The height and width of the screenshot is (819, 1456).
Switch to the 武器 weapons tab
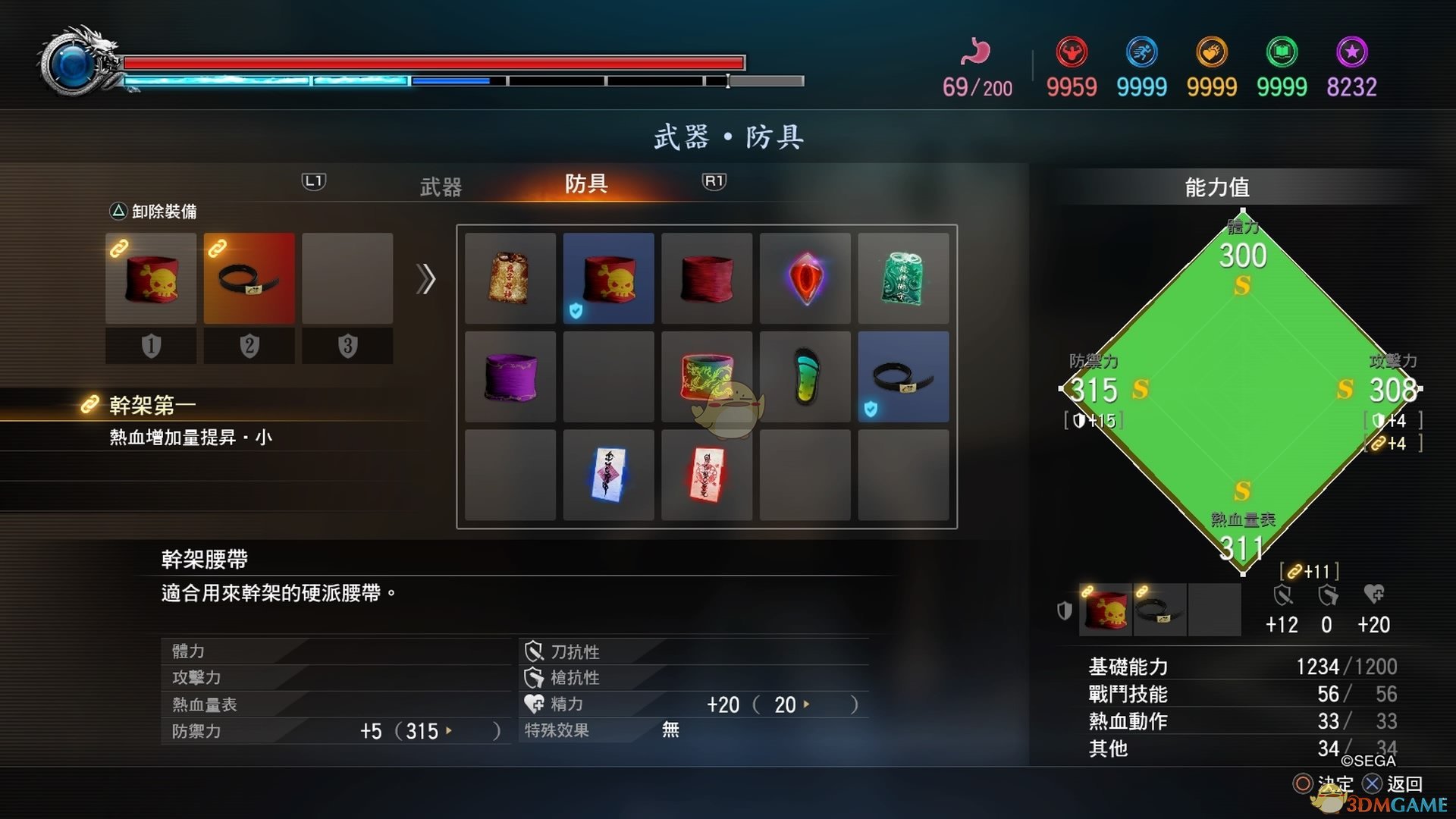coord(440,186)
